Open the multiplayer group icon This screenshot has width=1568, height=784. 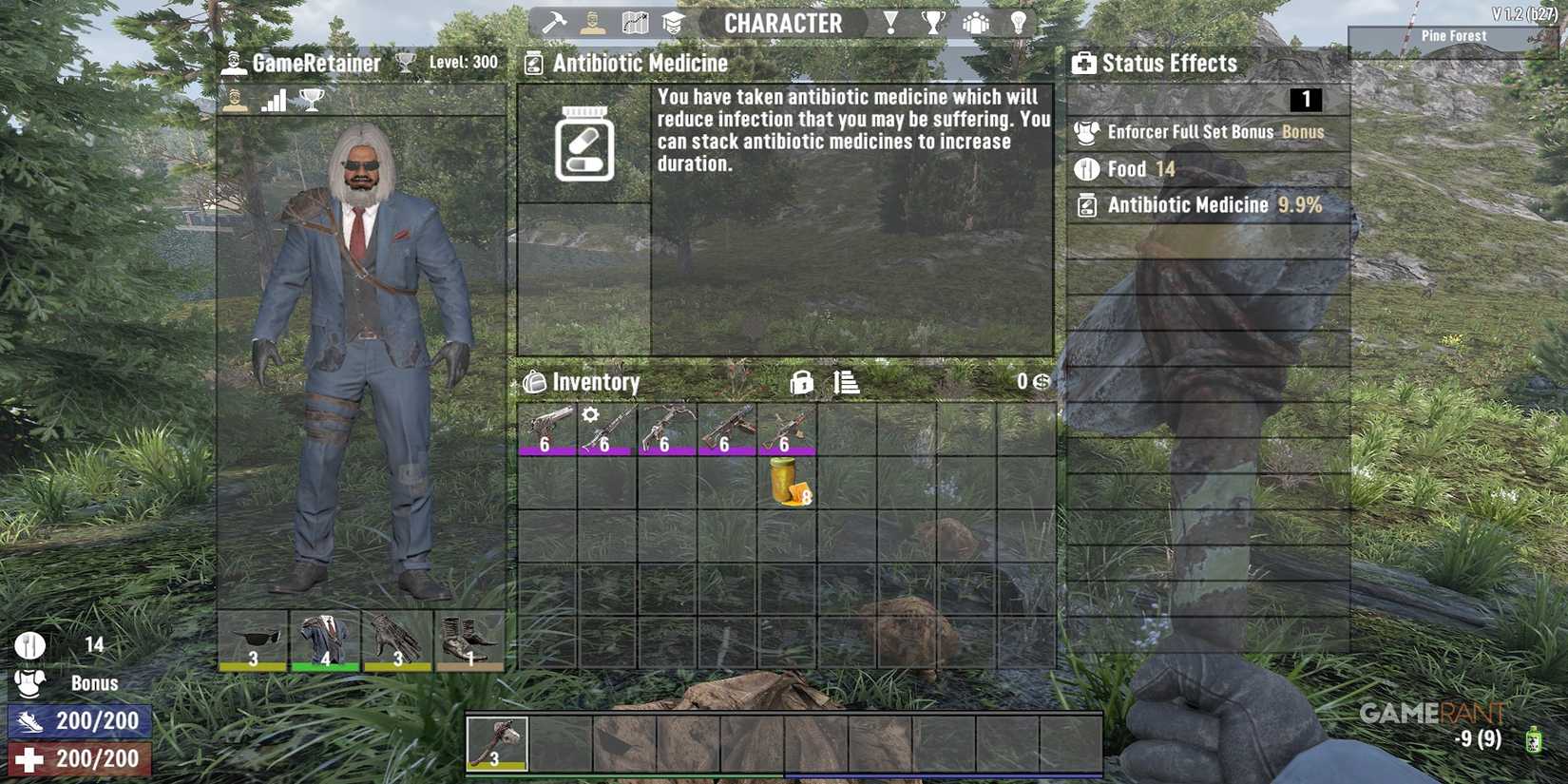[975, 22]
